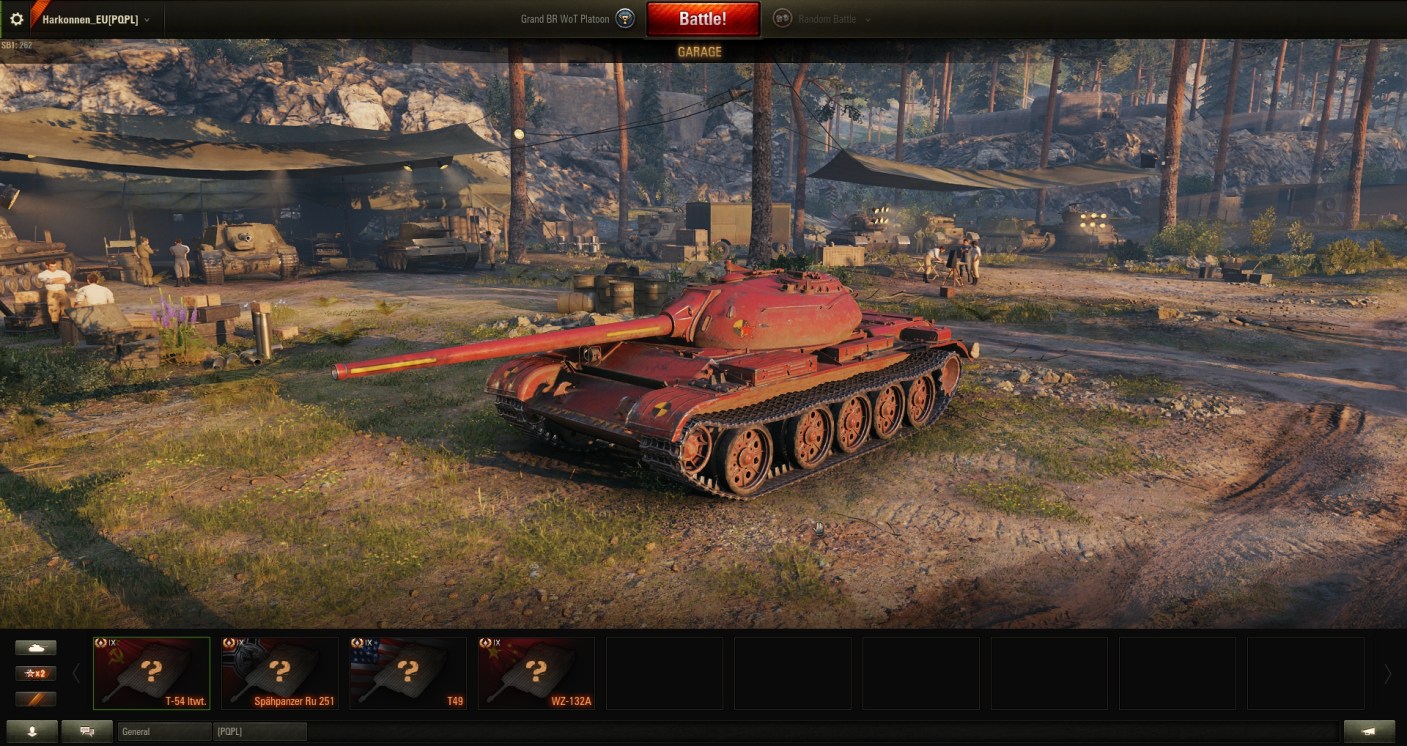Viewport: 1407px width, 746px height.
Task: Select the WZ-132A vehicle card
Action: coord(536,673)
